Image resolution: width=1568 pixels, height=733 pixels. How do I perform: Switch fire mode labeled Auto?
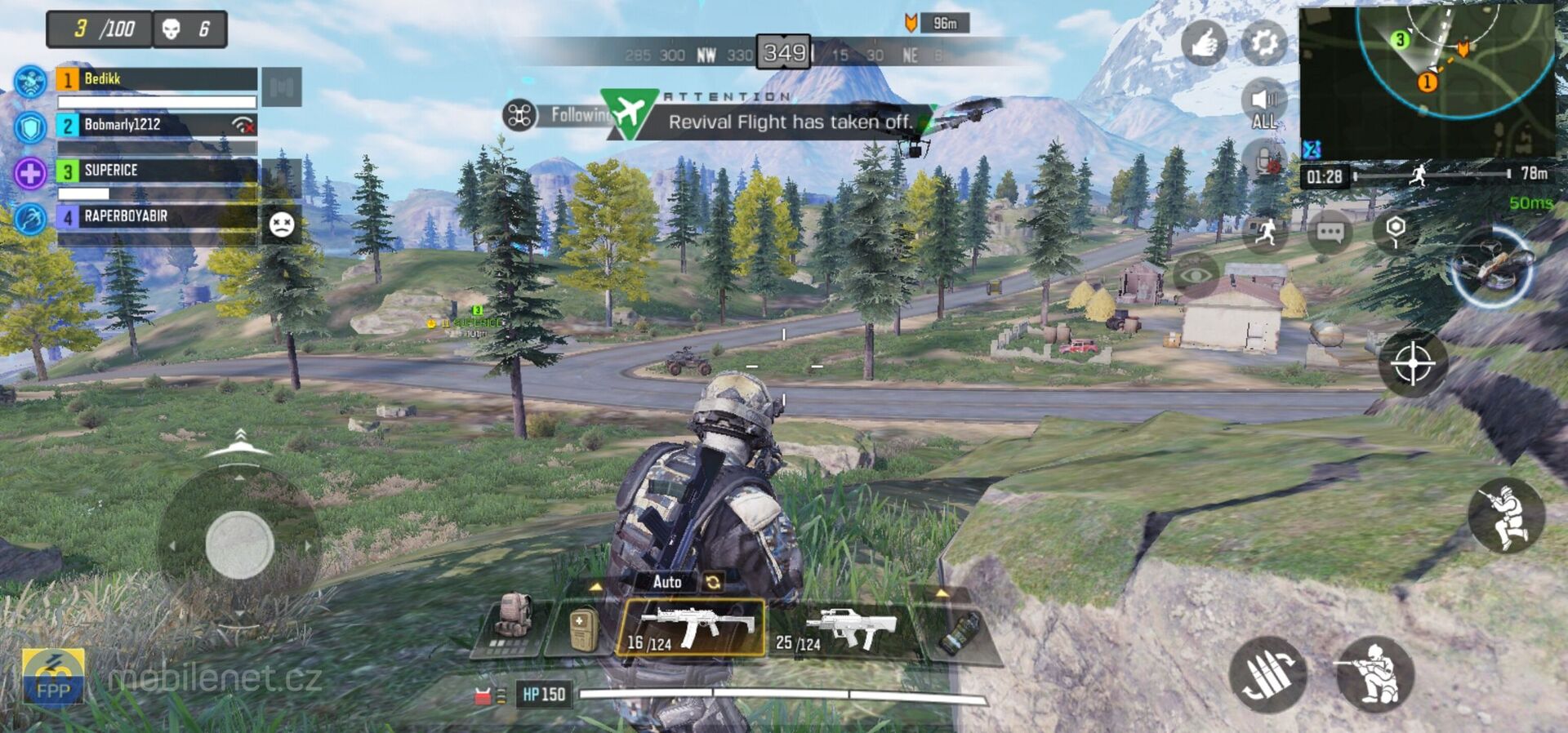(667, 582)
